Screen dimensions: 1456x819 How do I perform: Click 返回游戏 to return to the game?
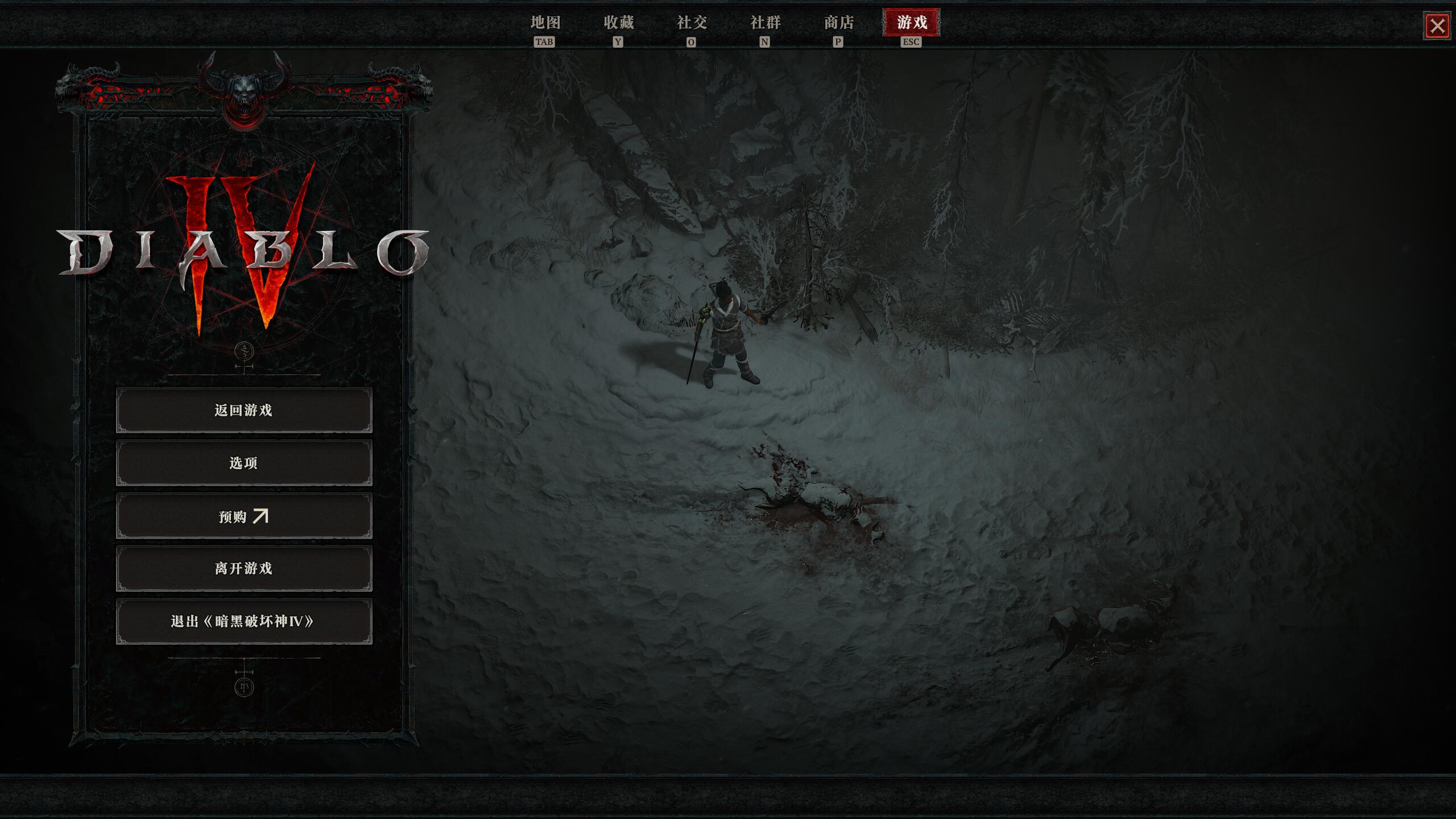tap(244, 409)
